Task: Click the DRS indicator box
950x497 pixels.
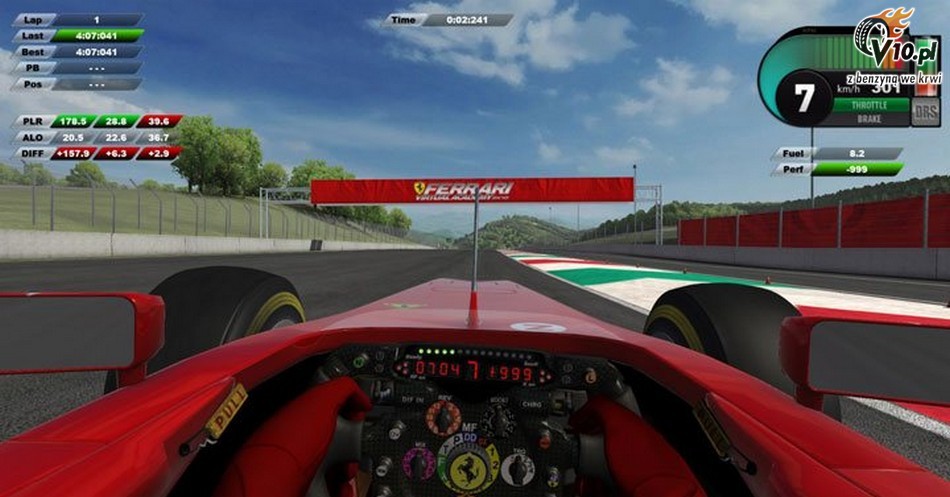Action: coord(926,111)
